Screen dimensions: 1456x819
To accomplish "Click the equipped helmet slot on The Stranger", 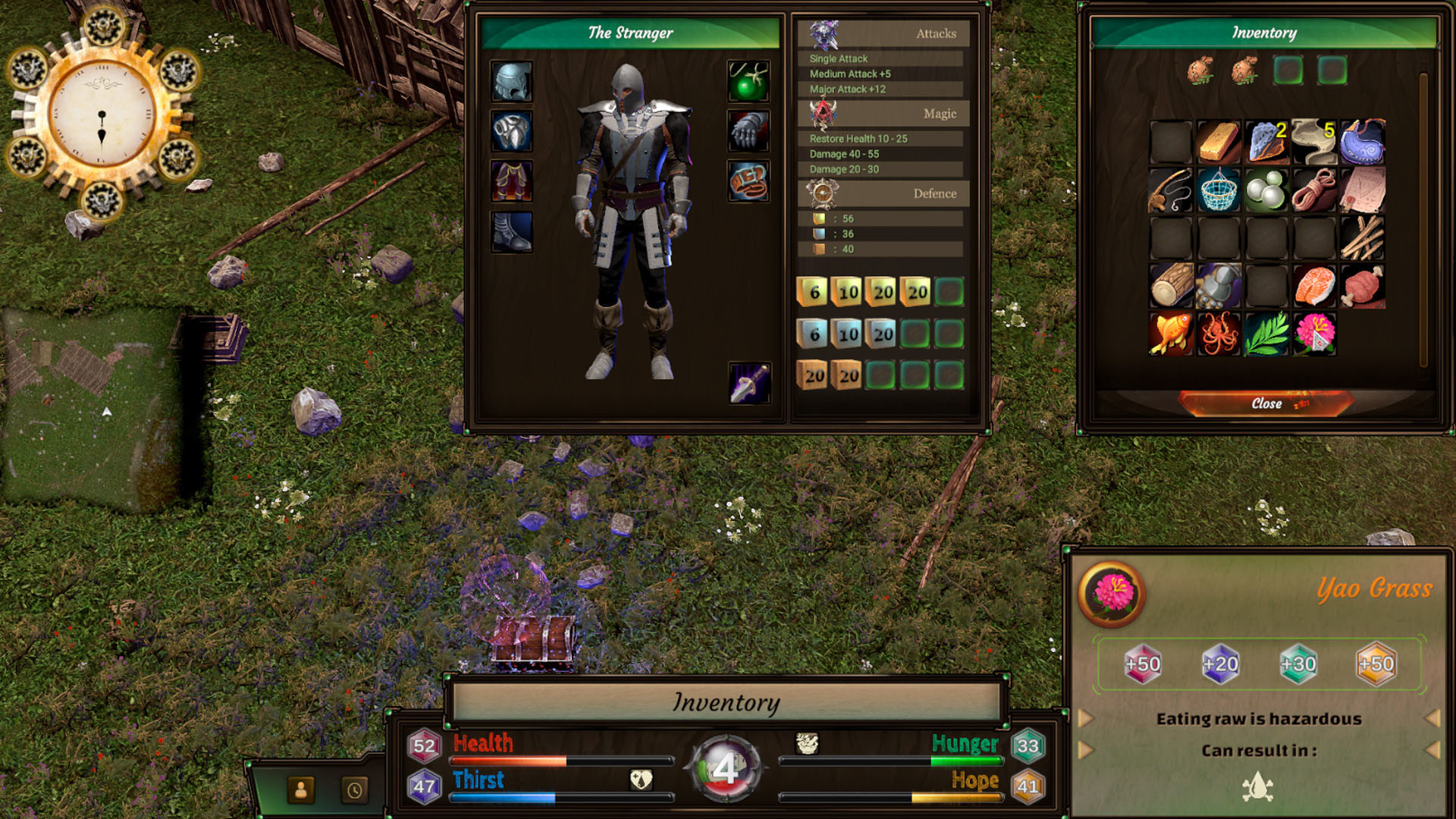I will pos(511,82).
